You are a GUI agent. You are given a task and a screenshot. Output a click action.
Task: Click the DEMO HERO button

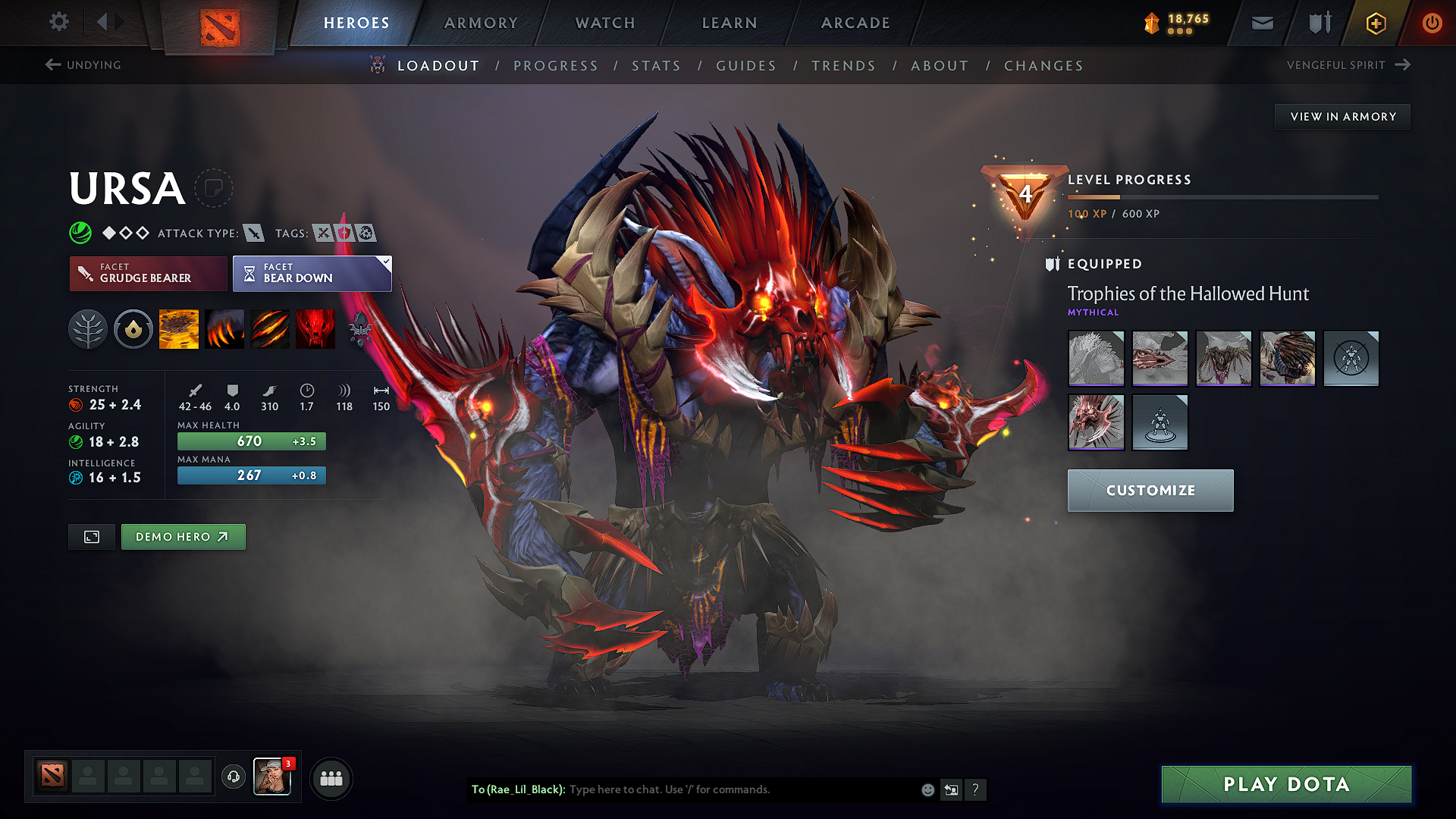click(x=183, y=536)
